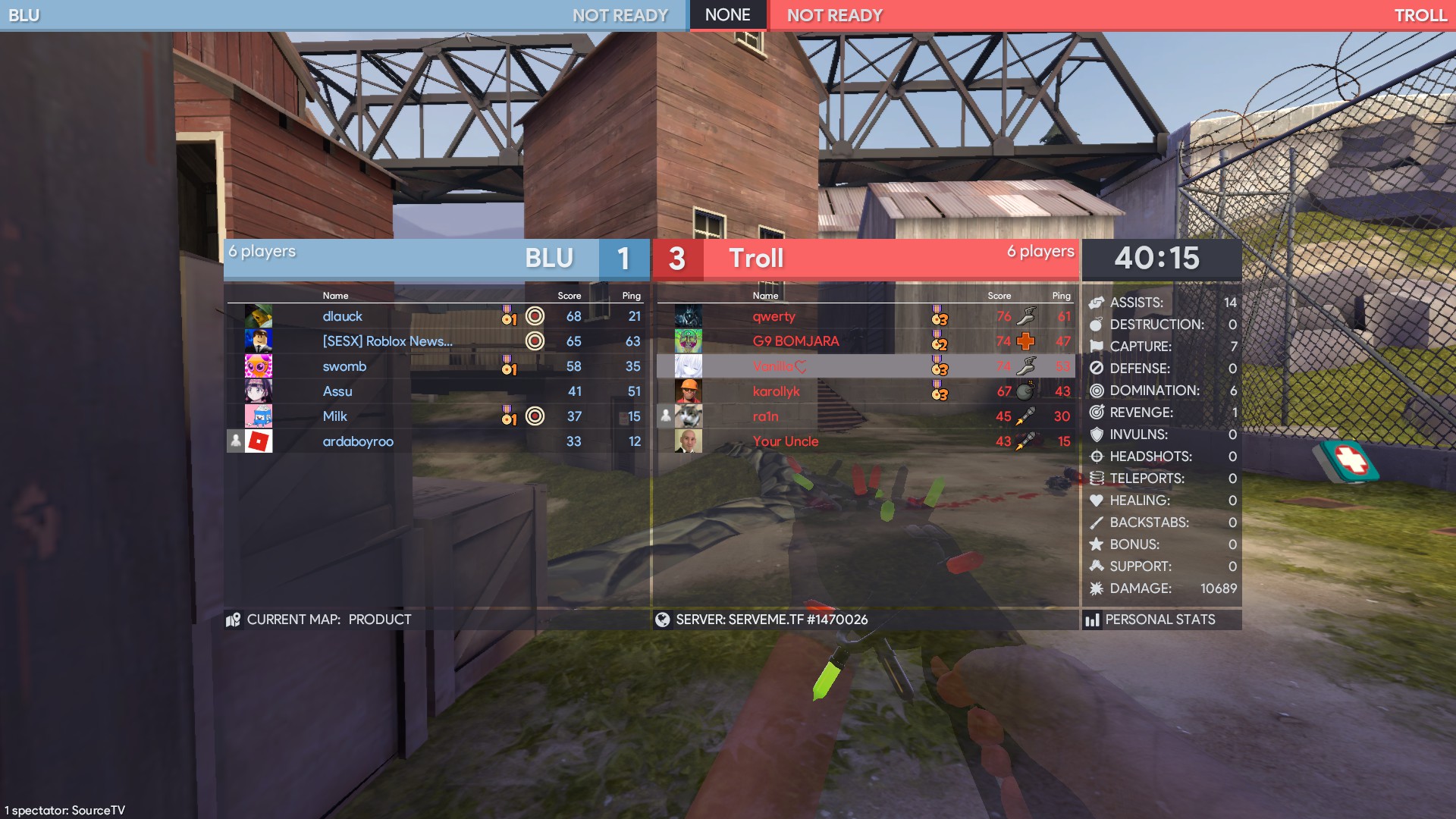
Task: Open karollyk's Engineer avatar thumbnail
Action: coord(689,391)
